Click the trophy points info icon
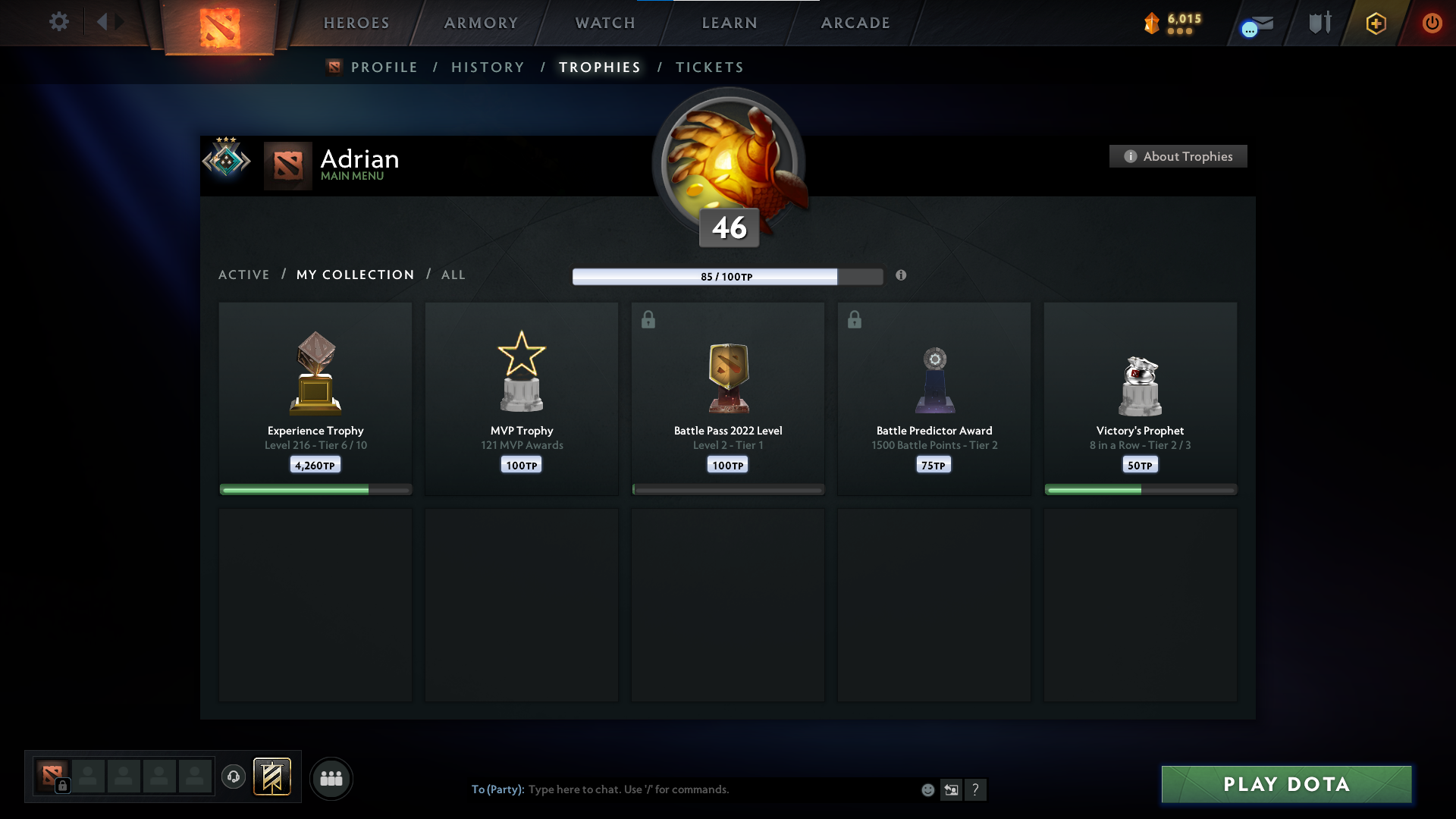 coord(902,276)
